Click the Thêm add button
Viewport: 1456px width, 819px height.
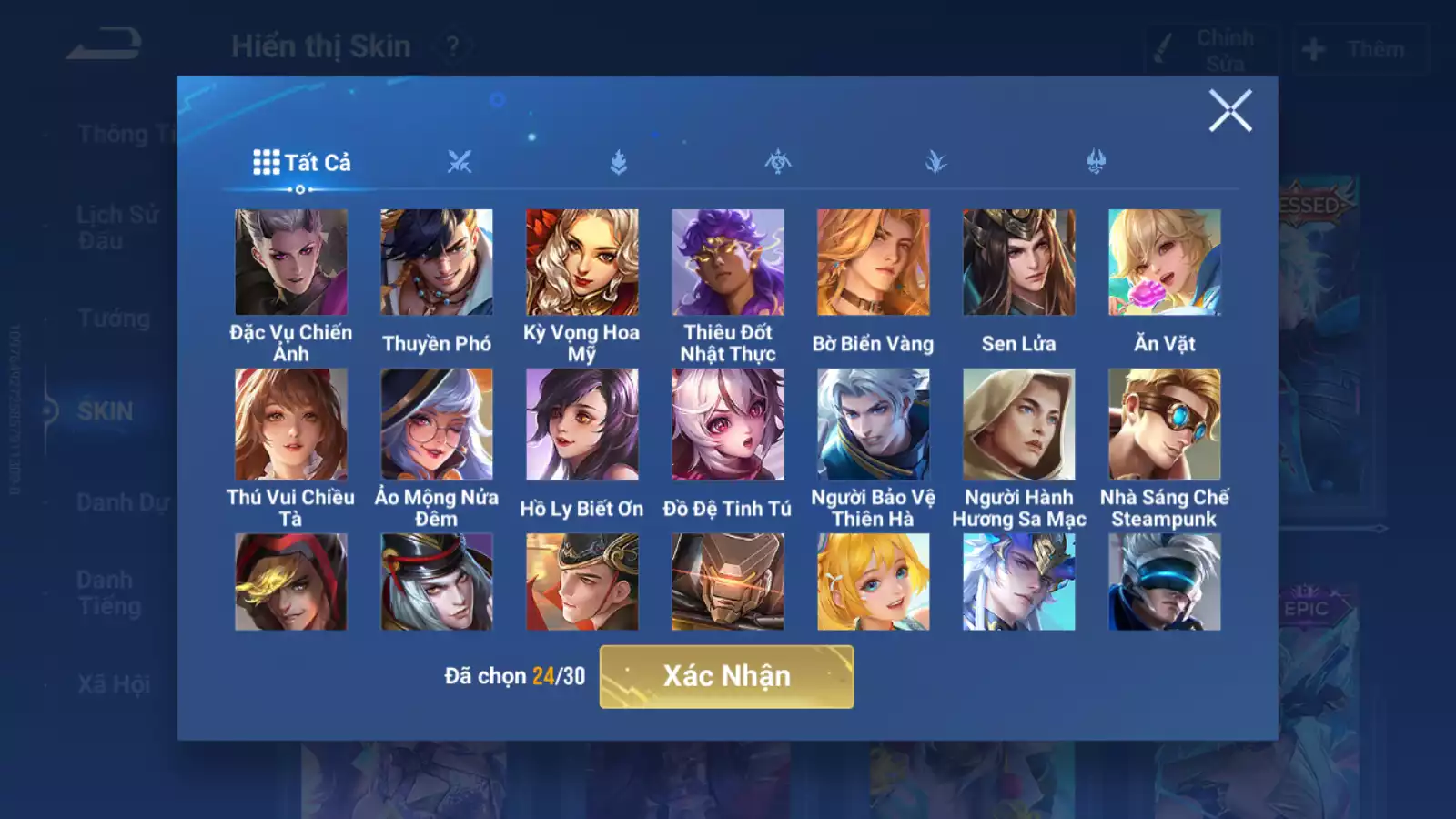(1360, 49)
